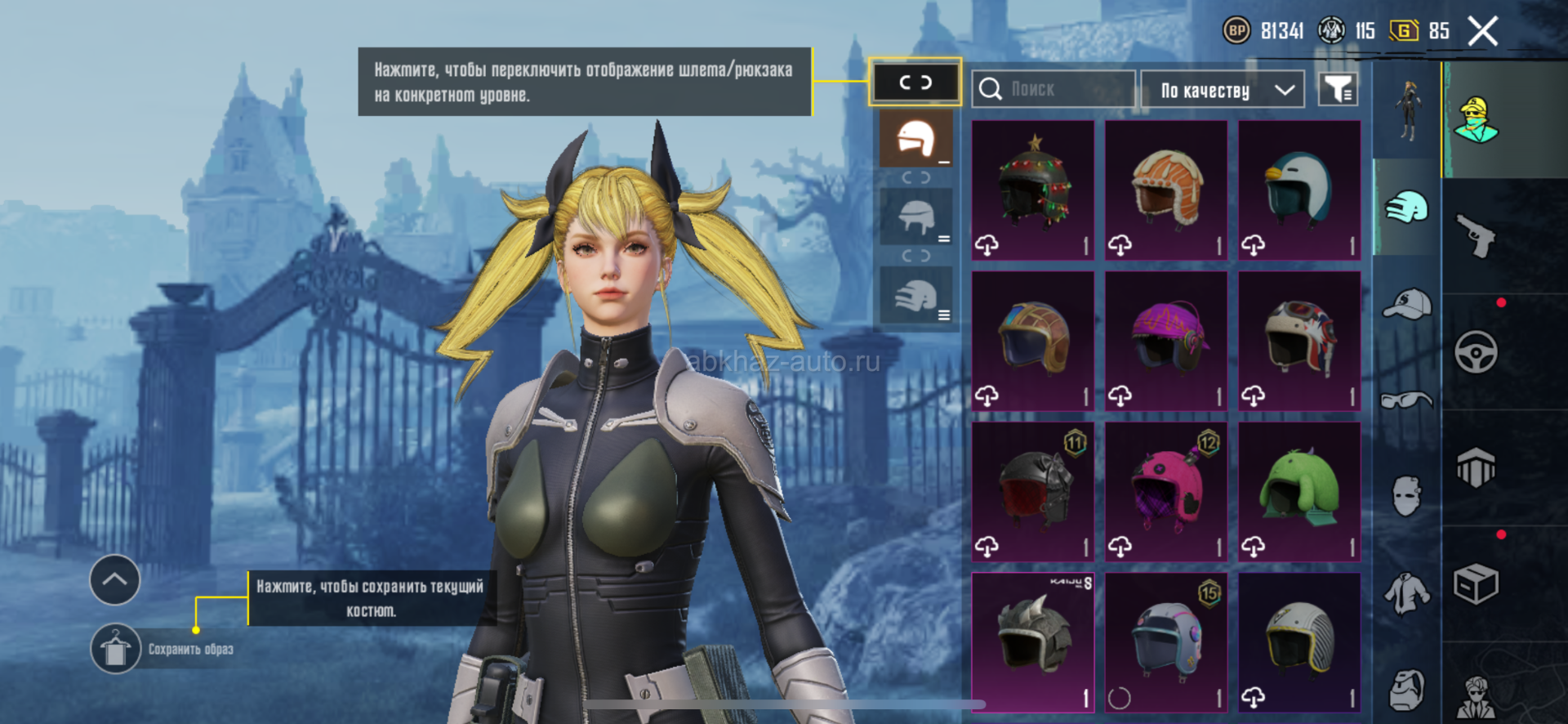The height and width of the screenshot is (724, 1568).
Task: Pick the purple soundwave helmet
Action: pos(1166,340)
